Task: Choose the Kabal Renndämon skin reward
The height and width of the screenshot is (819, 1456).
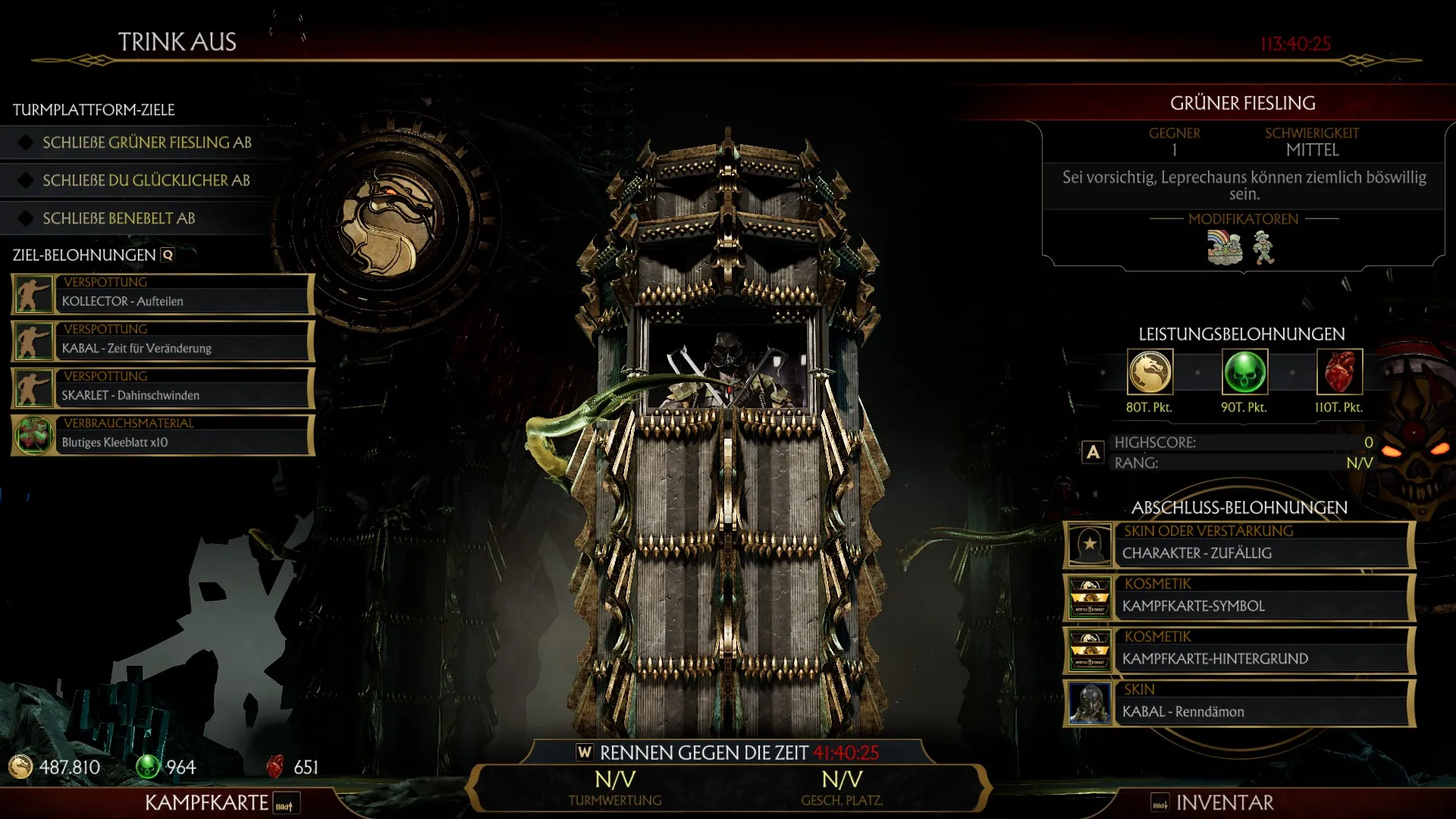Action: [1239, 704]
